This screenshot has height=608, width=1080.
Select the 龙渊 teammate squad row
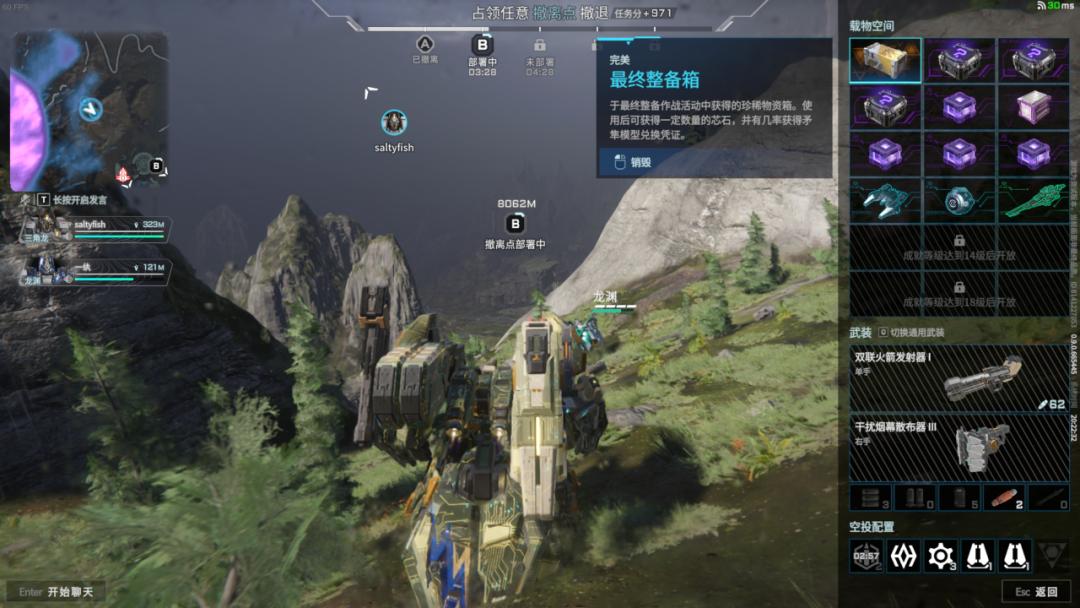[95, 272]
